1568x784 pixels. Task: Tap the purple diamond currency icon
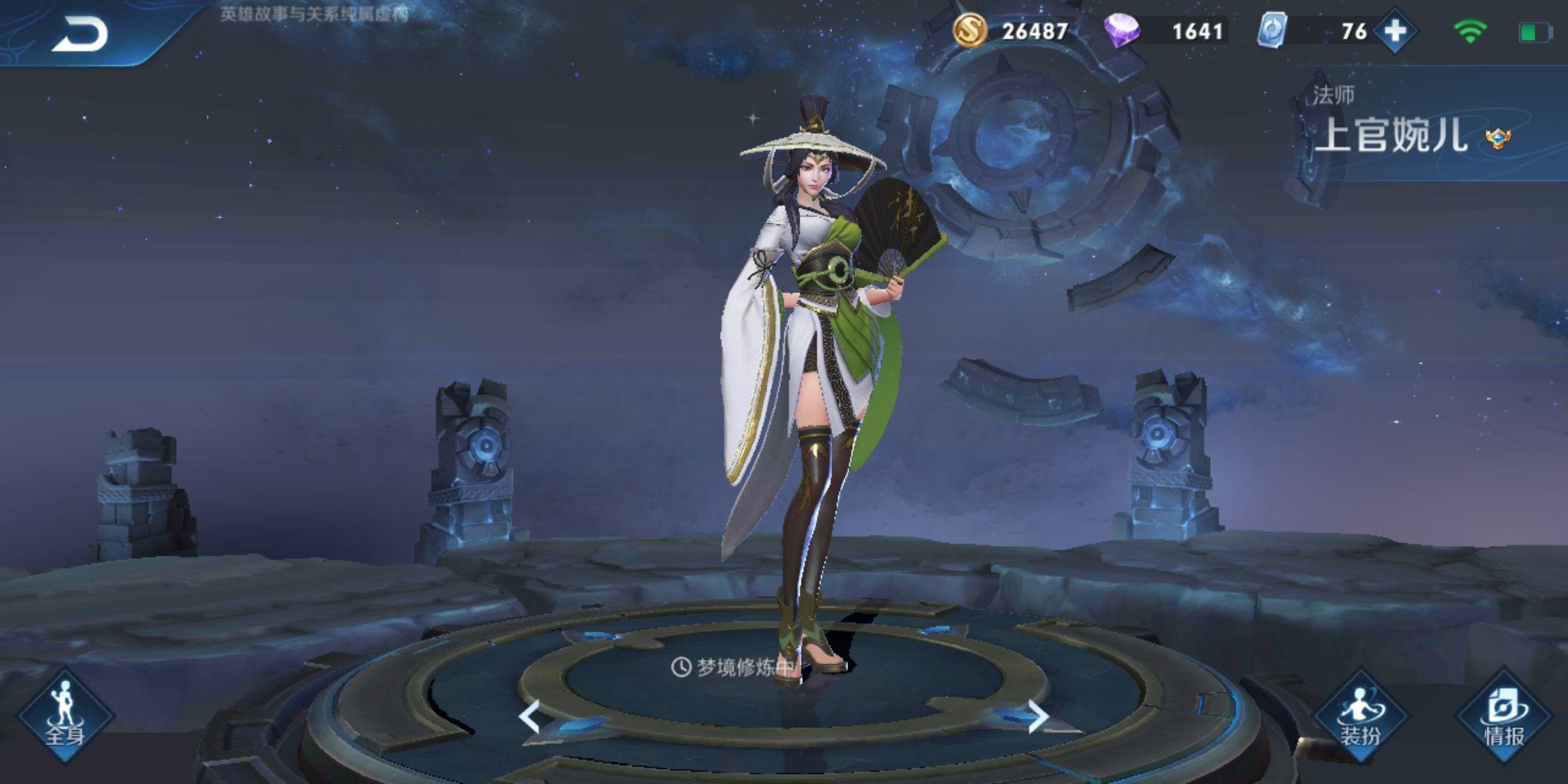tap(1122, 30)
